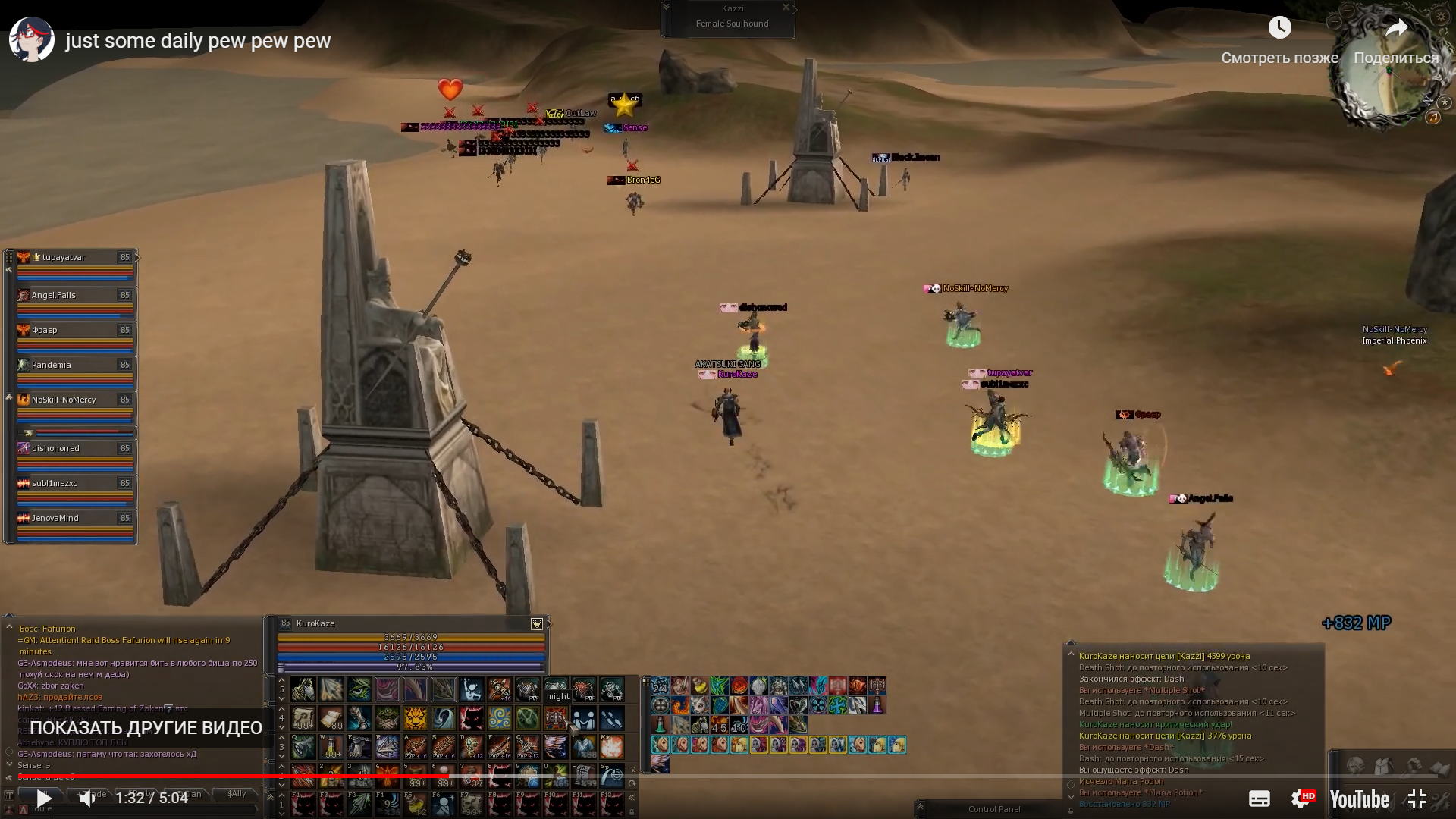Activate the golden lion face skill
Viewport: 1456px width, 819px height.
tap(415, 717)
